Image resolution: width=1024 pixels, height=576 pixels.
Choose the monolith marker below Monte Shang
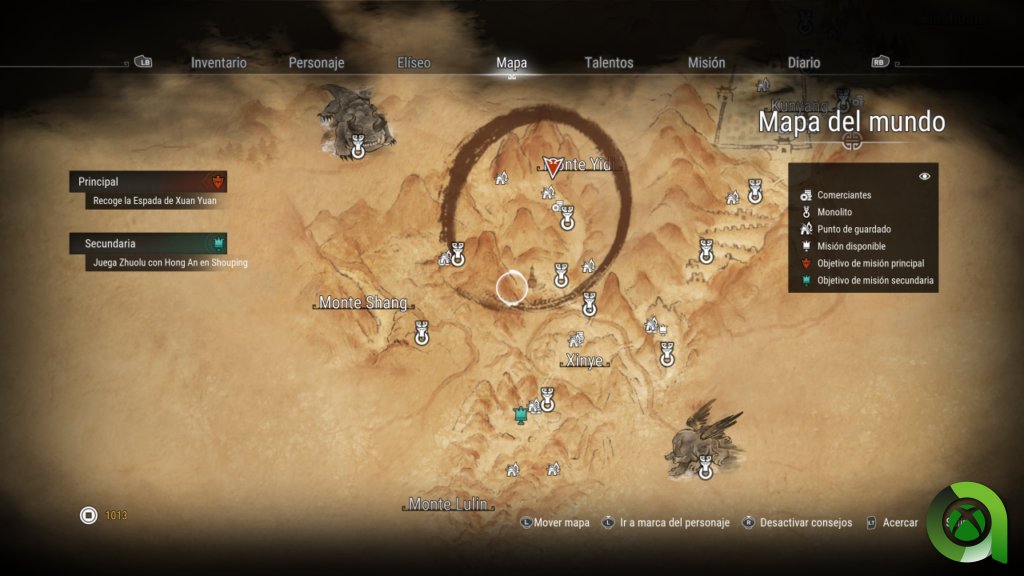coord(422,333)
